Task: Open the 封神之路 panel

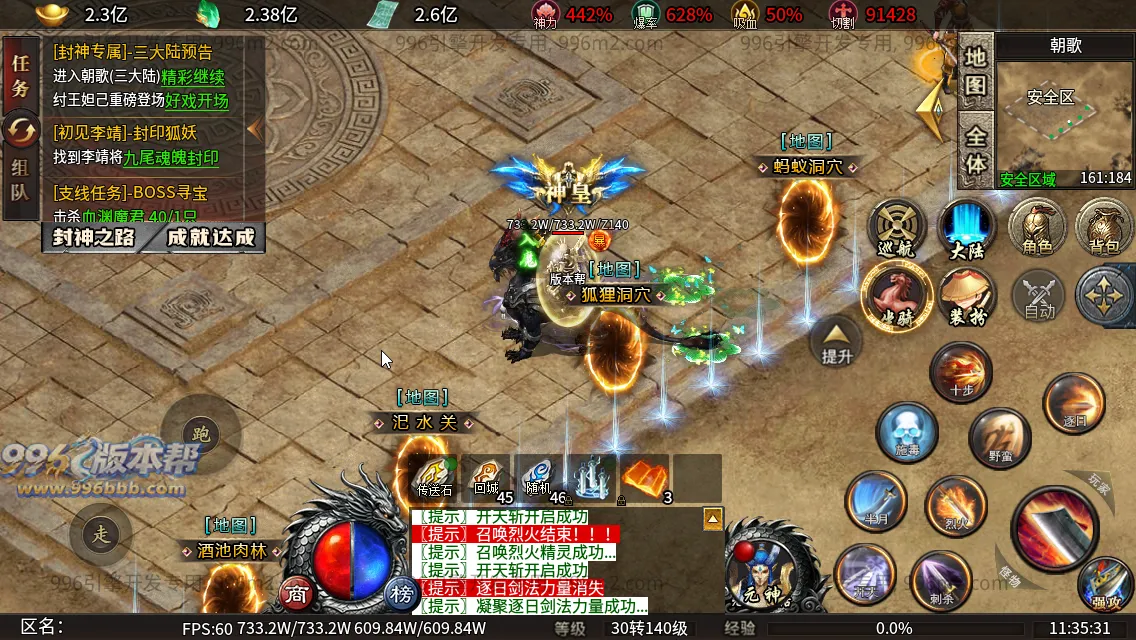Action: (93, 238)
